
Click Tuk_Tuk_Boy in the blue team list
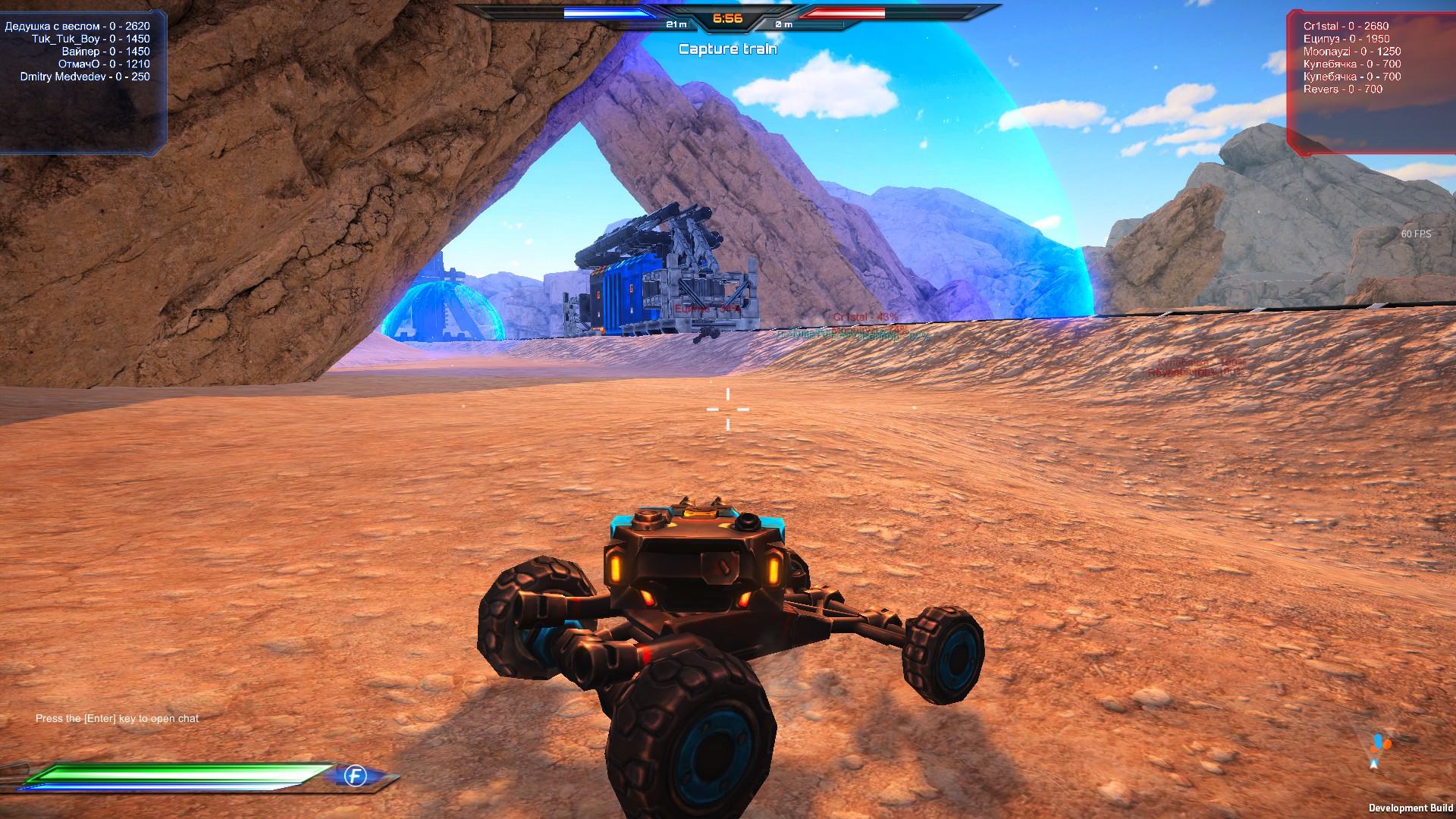click(90, 39)
